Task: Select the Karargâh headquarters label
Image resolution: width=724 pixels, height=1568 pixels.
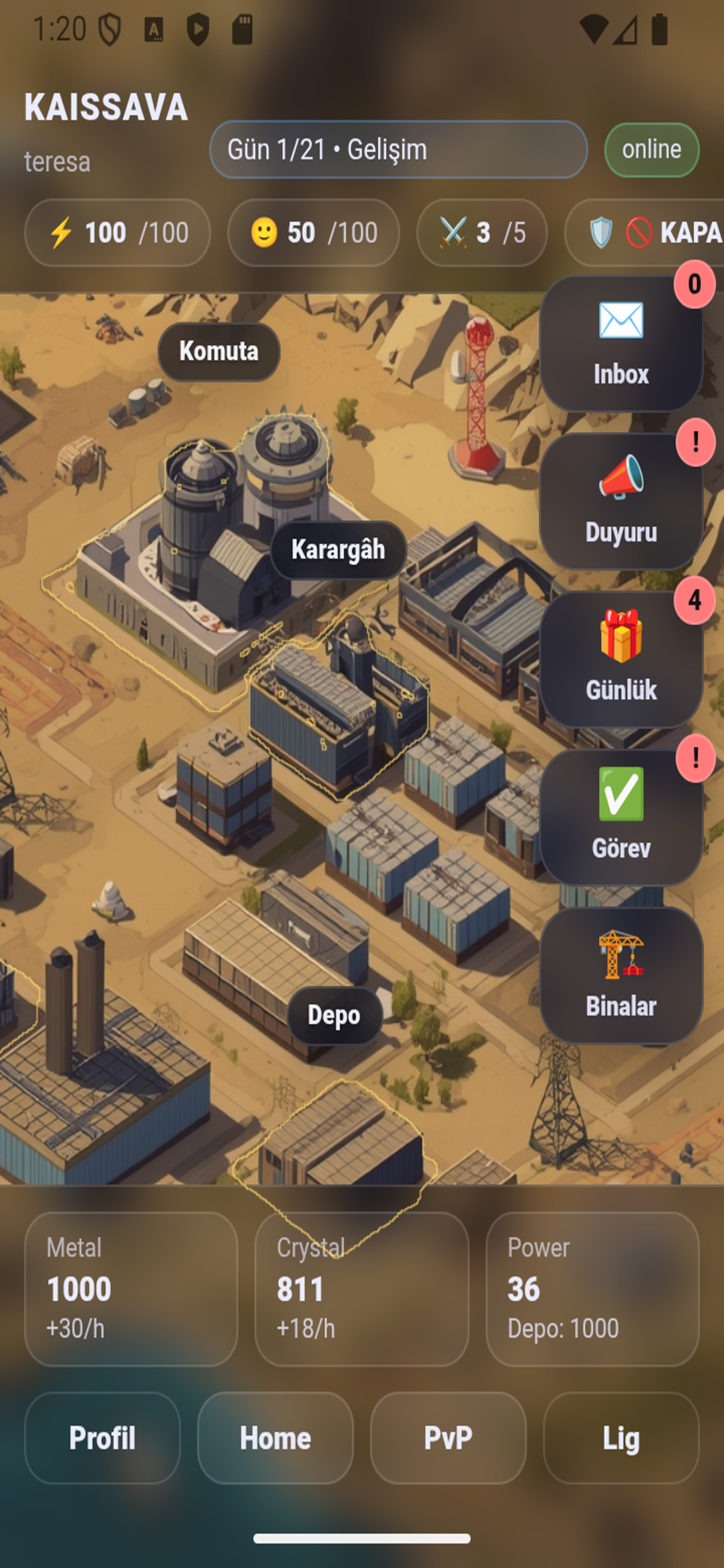Action: (x=338, y=549)
